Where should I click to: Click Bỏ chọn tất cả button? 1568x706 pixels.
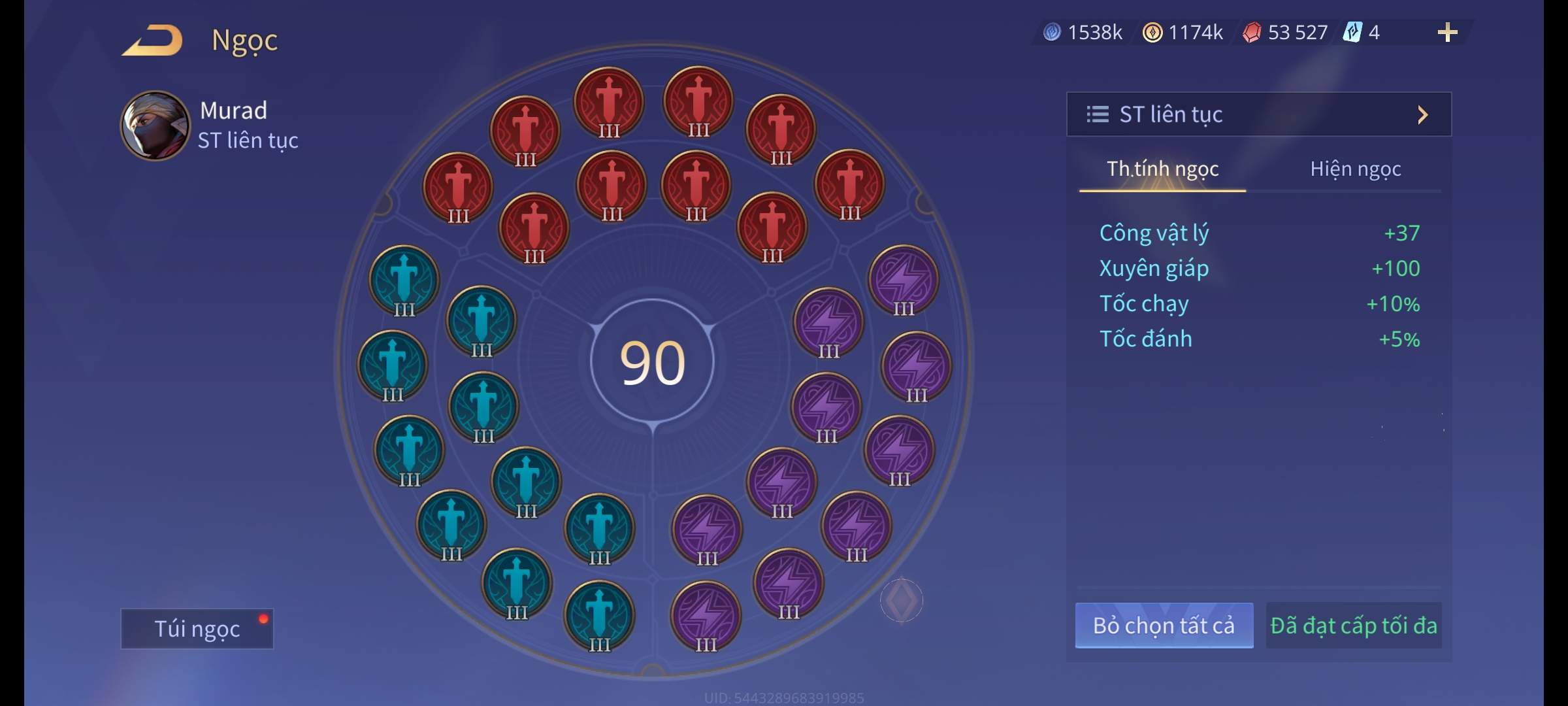[x=1164, y=626]
